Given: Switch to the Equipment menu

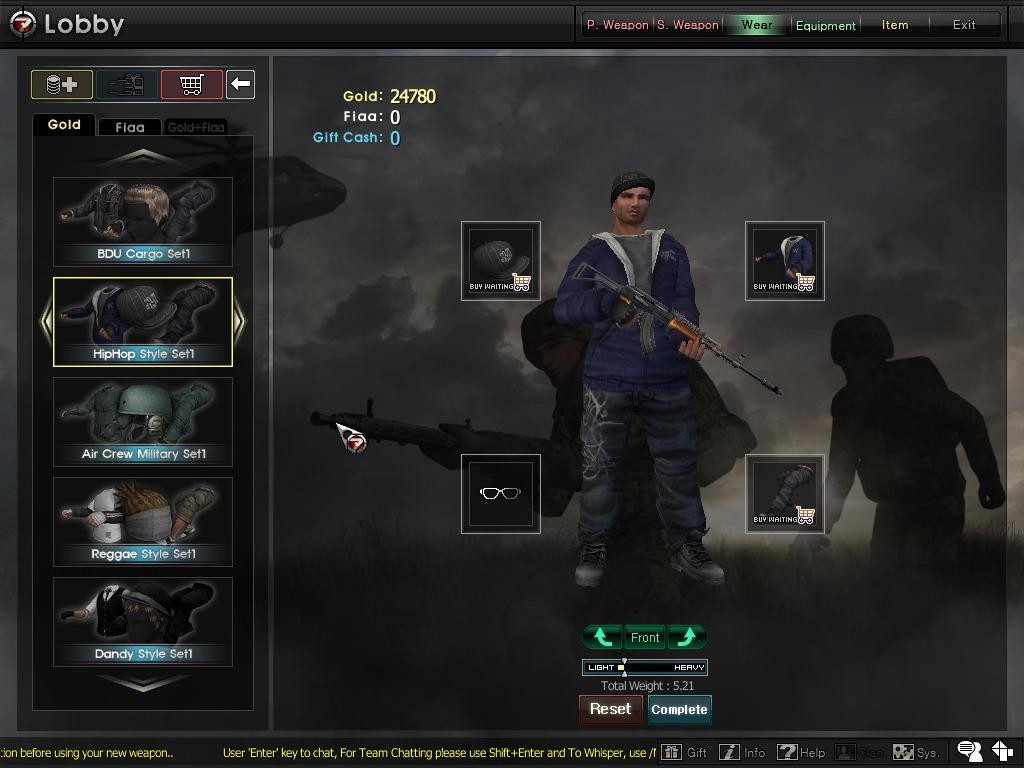Looking at the screenshot, I should tap(825, 25).
